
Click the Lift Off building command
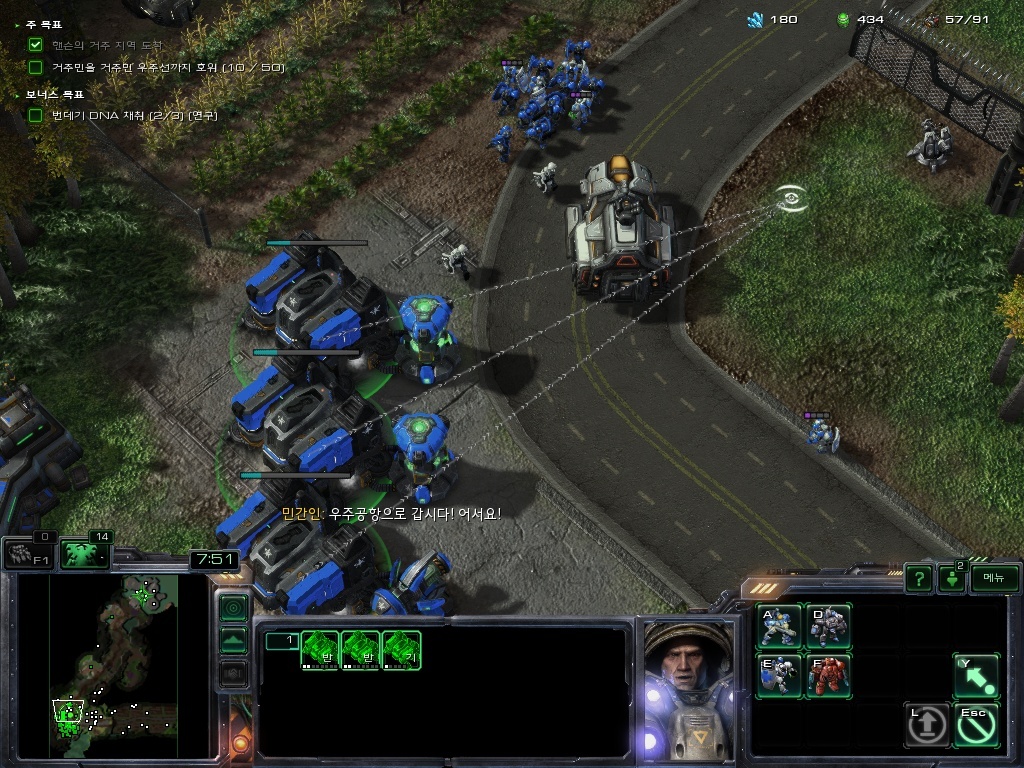(x=927, y=725)
